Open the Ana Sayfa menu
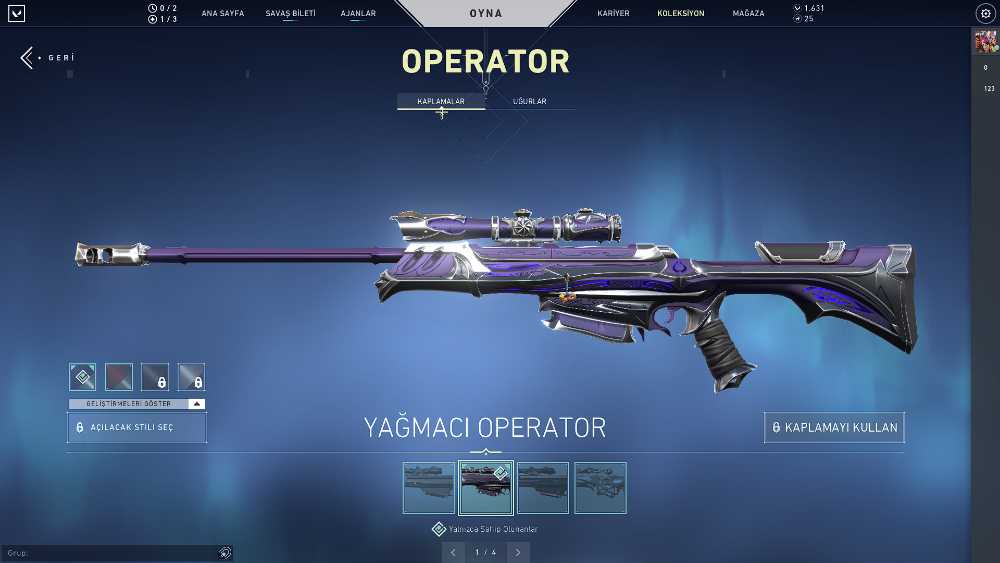This screenshot has height=563, width=1000. [x=222, y=14]
